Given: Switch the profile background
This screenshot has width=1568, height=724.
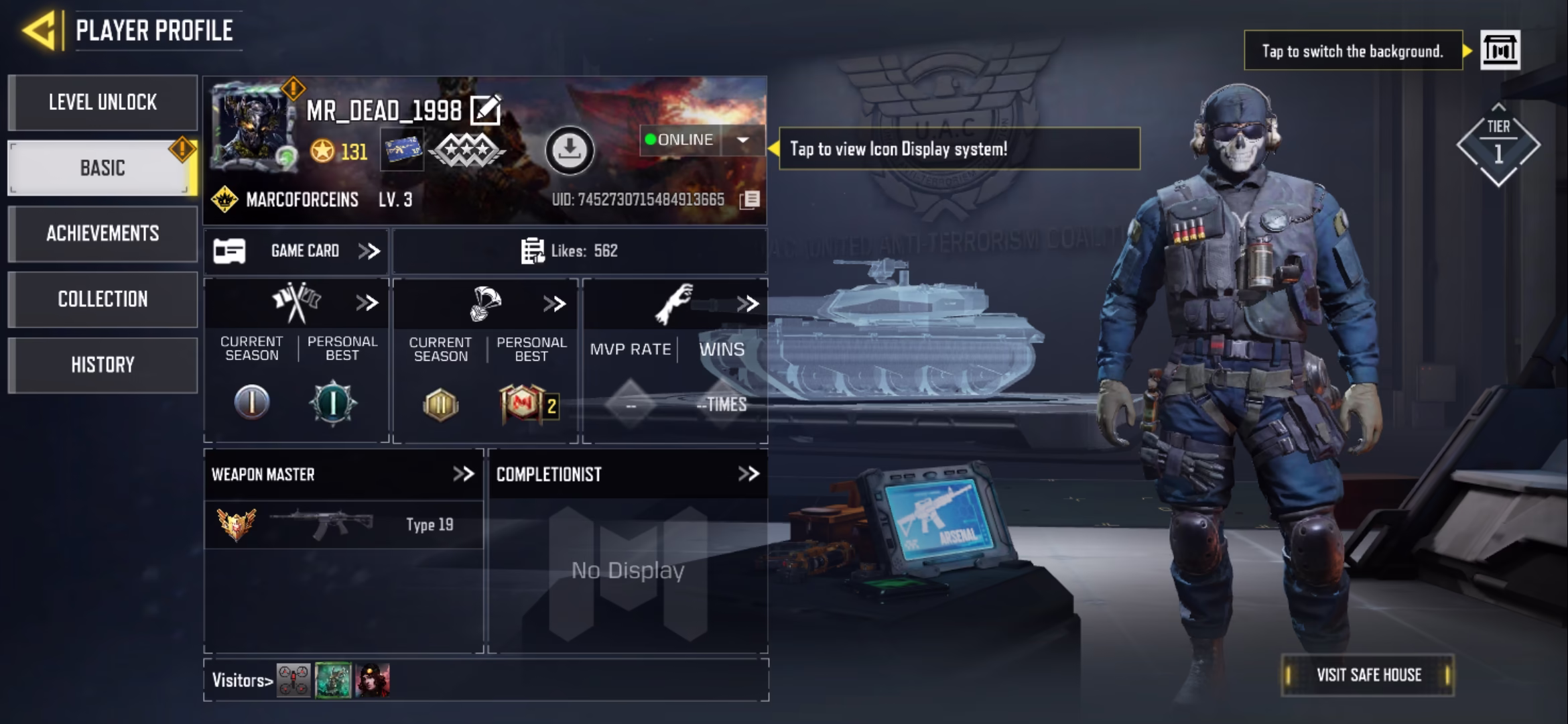Looking at the screenshot, I should [1500, 50].
